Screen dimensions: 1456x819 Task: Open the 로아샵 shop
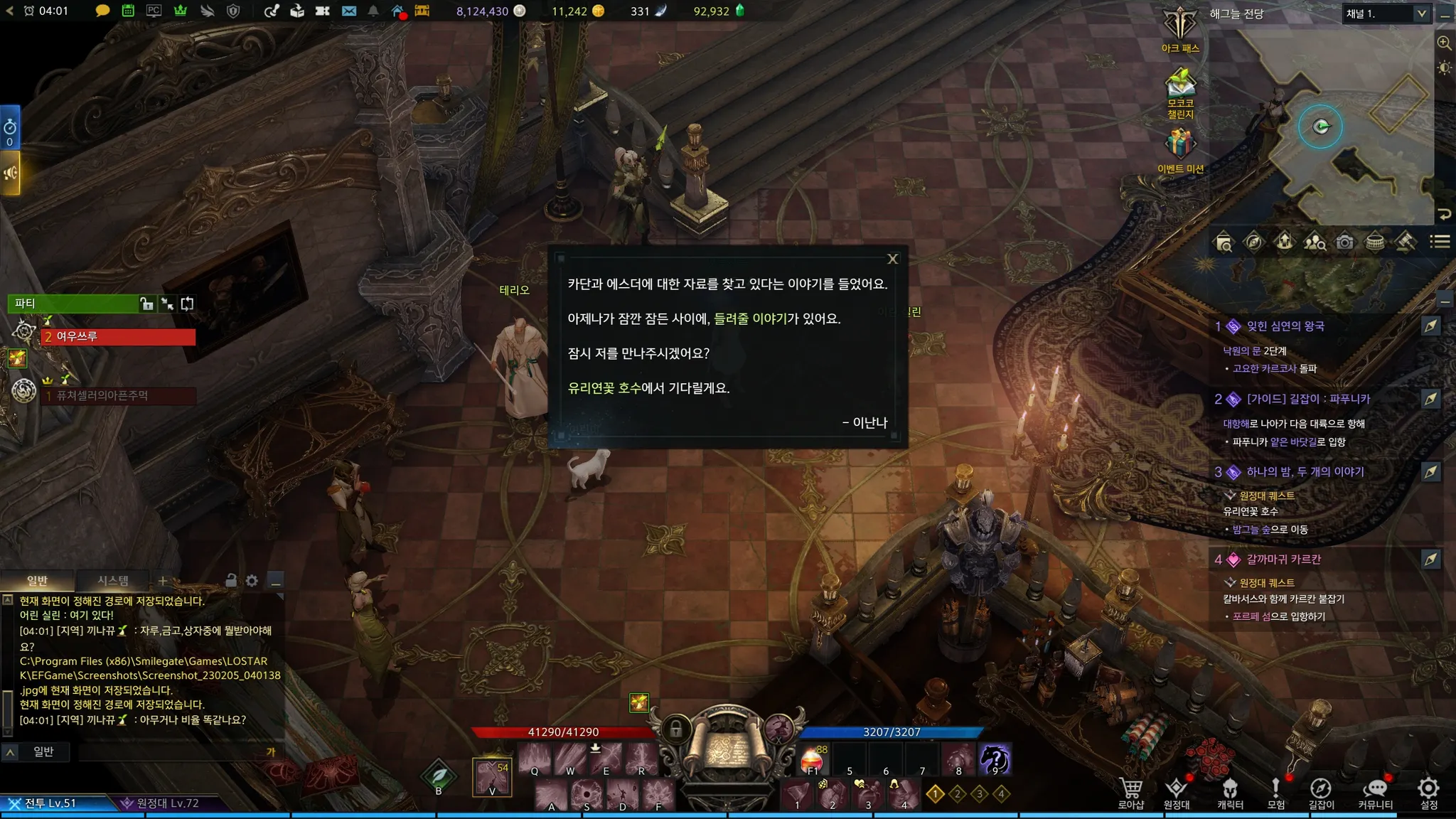click(x=1130, y=793)
